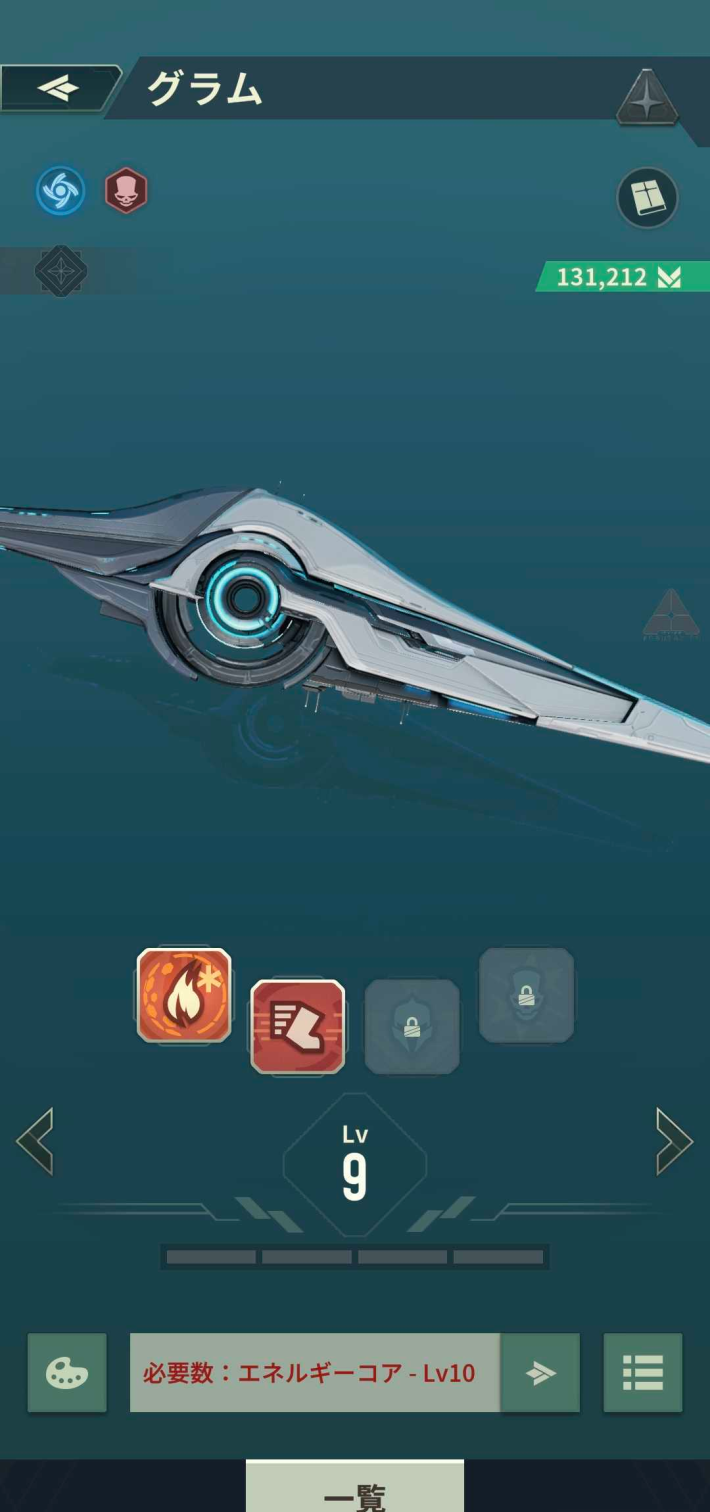Go back using the top-left arrow button

(x=58, y=88)
